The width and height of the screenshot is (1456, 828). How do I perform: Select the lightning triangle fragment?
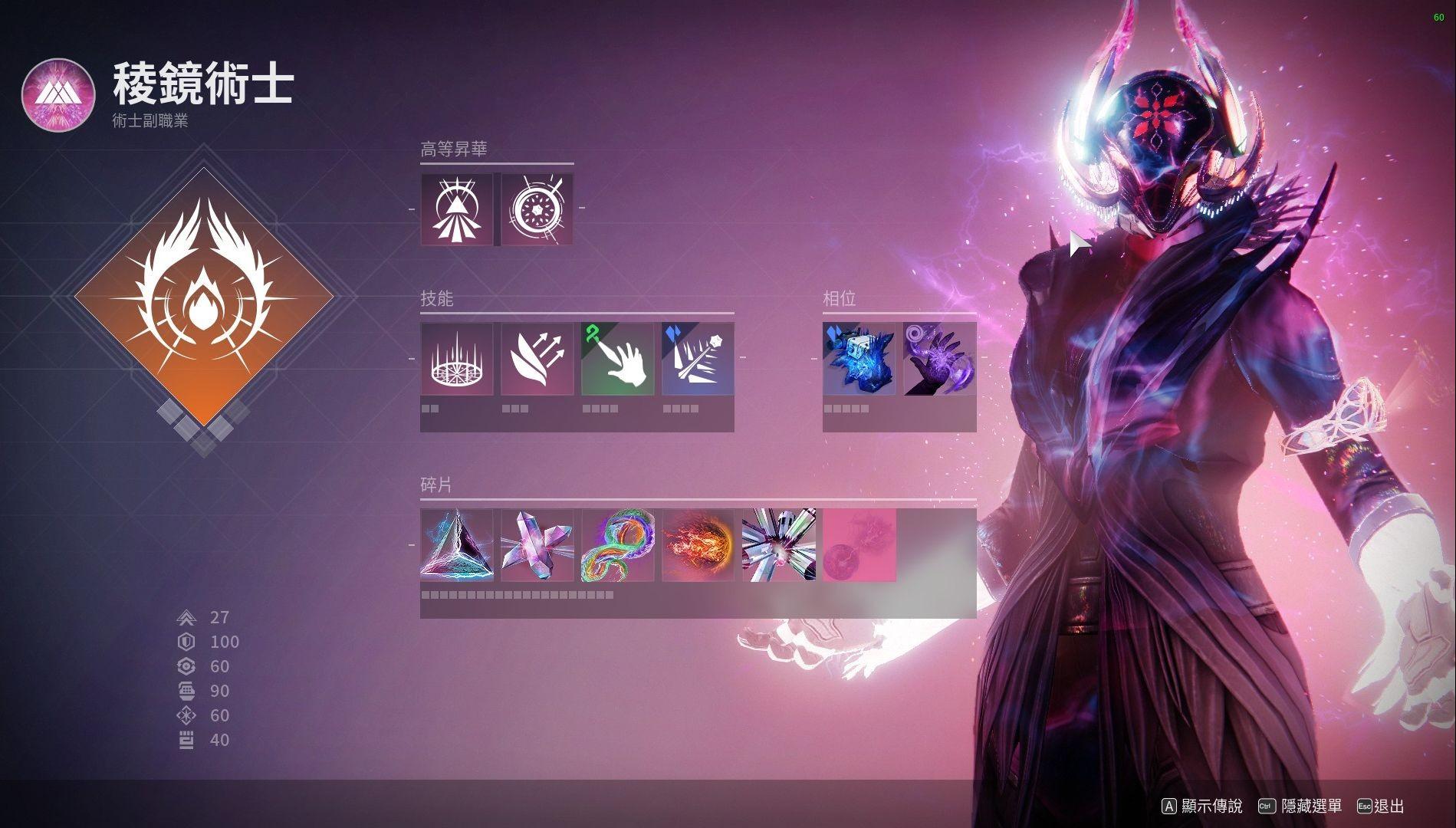click(457, 545)
